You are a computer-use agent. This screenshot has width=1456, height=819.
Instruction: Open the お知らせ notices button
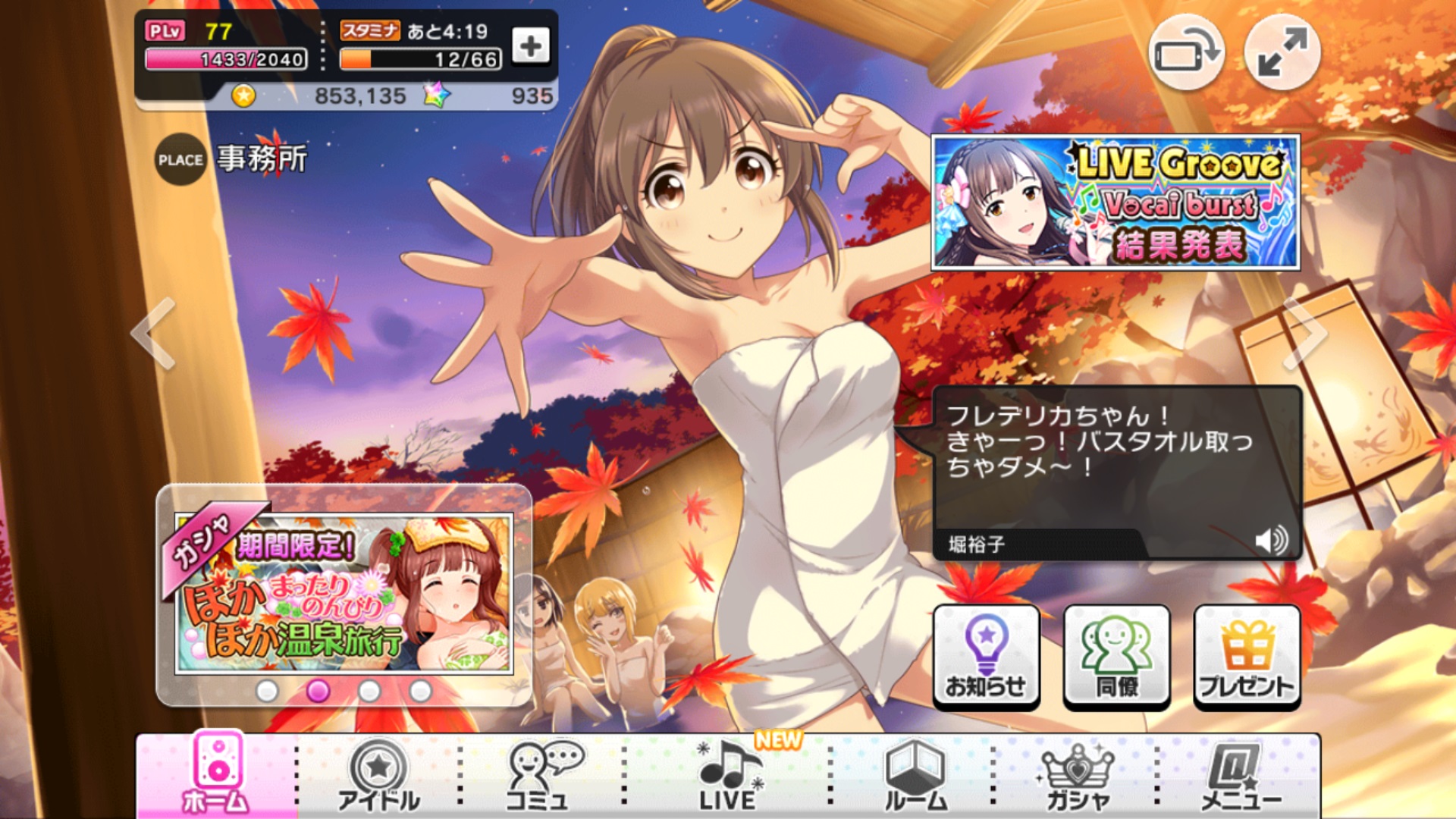point(986,657)
